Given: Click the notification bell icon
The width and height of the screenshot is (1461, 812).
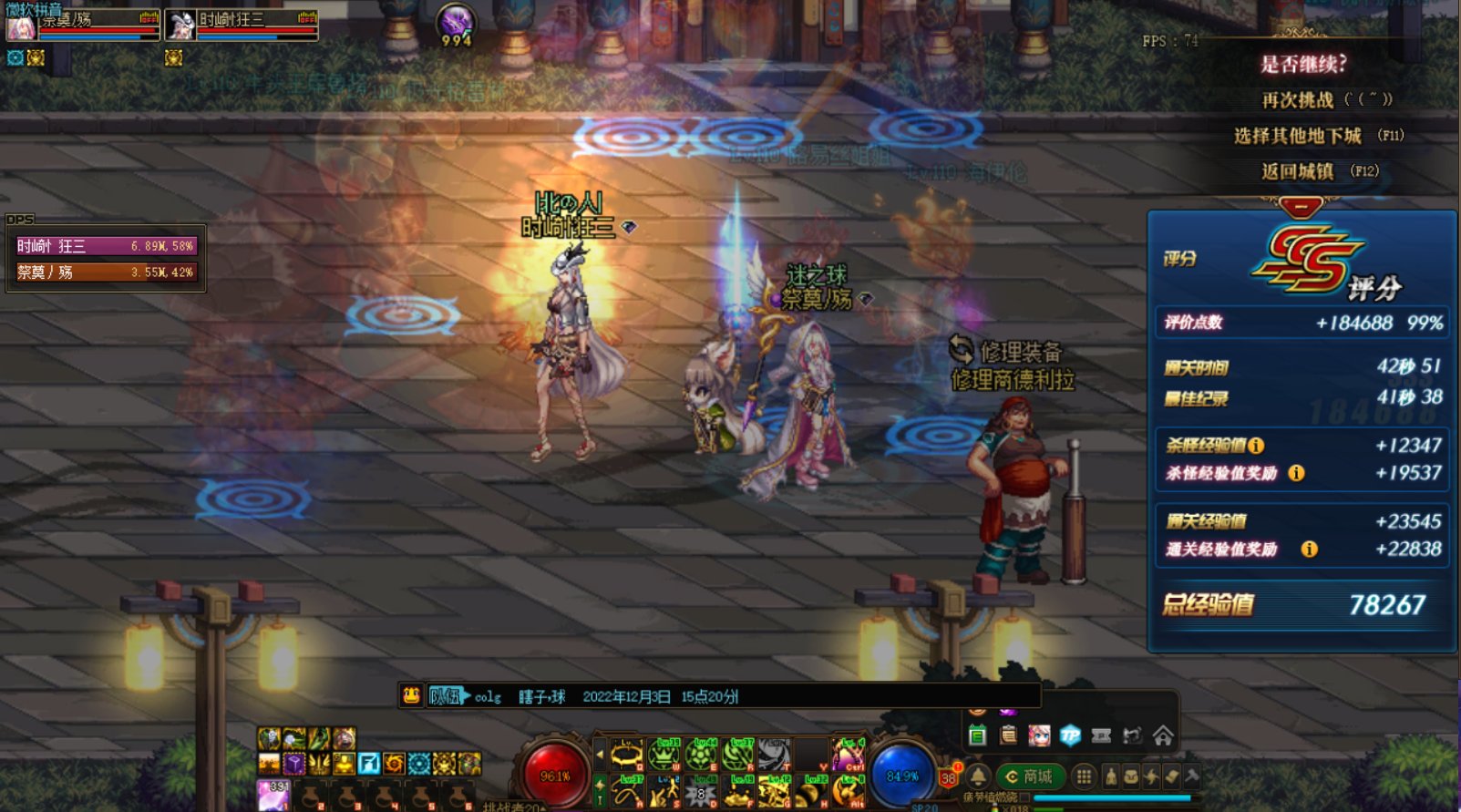Looking at the screenshot, I should [x=978, y=776].
